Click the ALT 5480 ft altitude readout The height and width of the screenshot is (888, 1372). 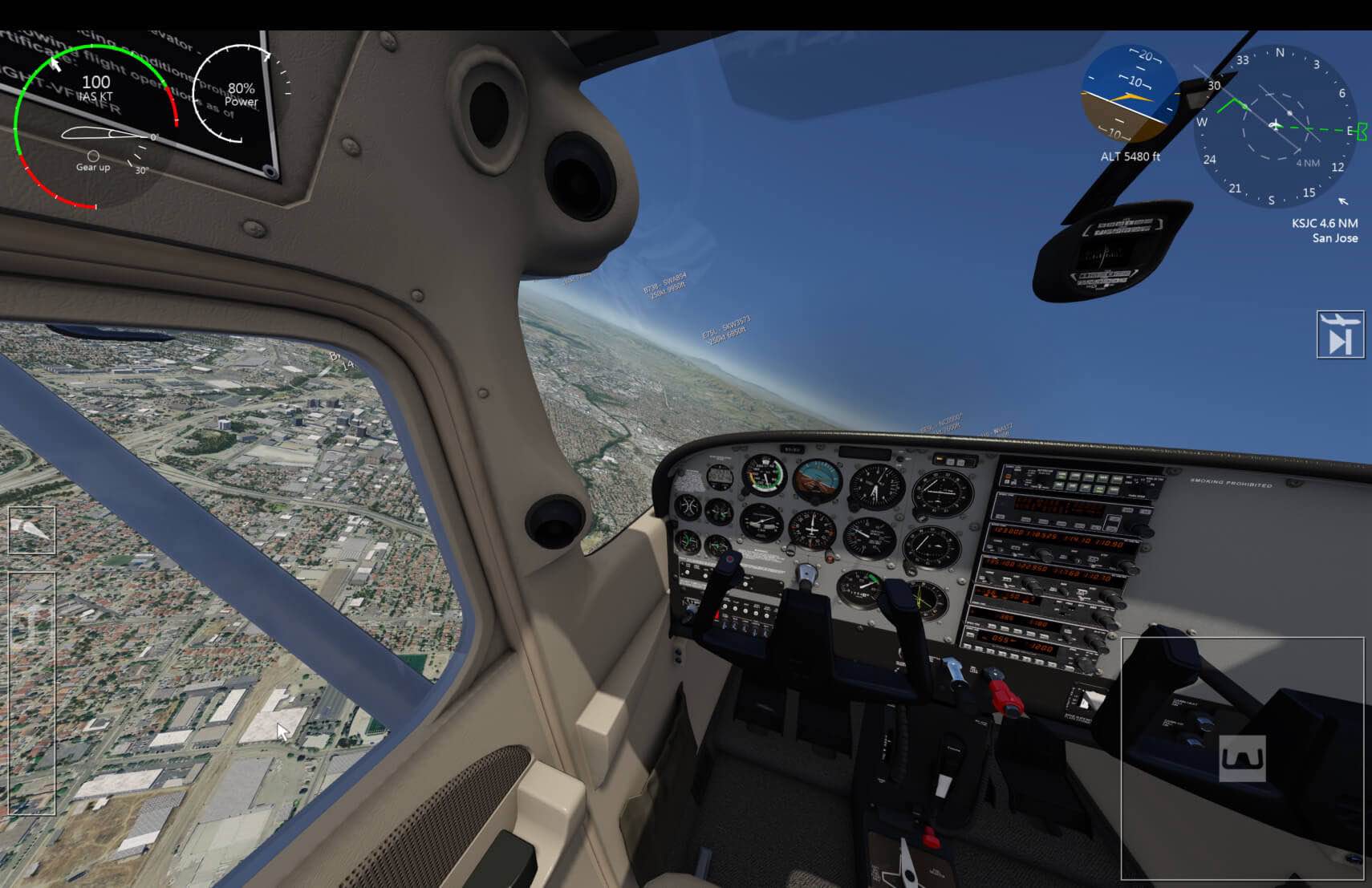pyautogui.click(x=1131, y=157)
